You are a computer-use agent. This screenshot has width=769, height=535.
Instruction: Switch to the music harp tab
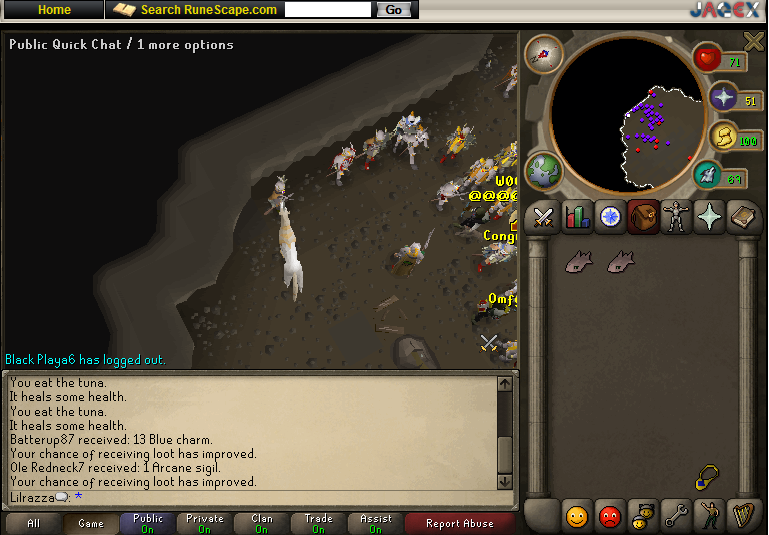tap(743, 517)
